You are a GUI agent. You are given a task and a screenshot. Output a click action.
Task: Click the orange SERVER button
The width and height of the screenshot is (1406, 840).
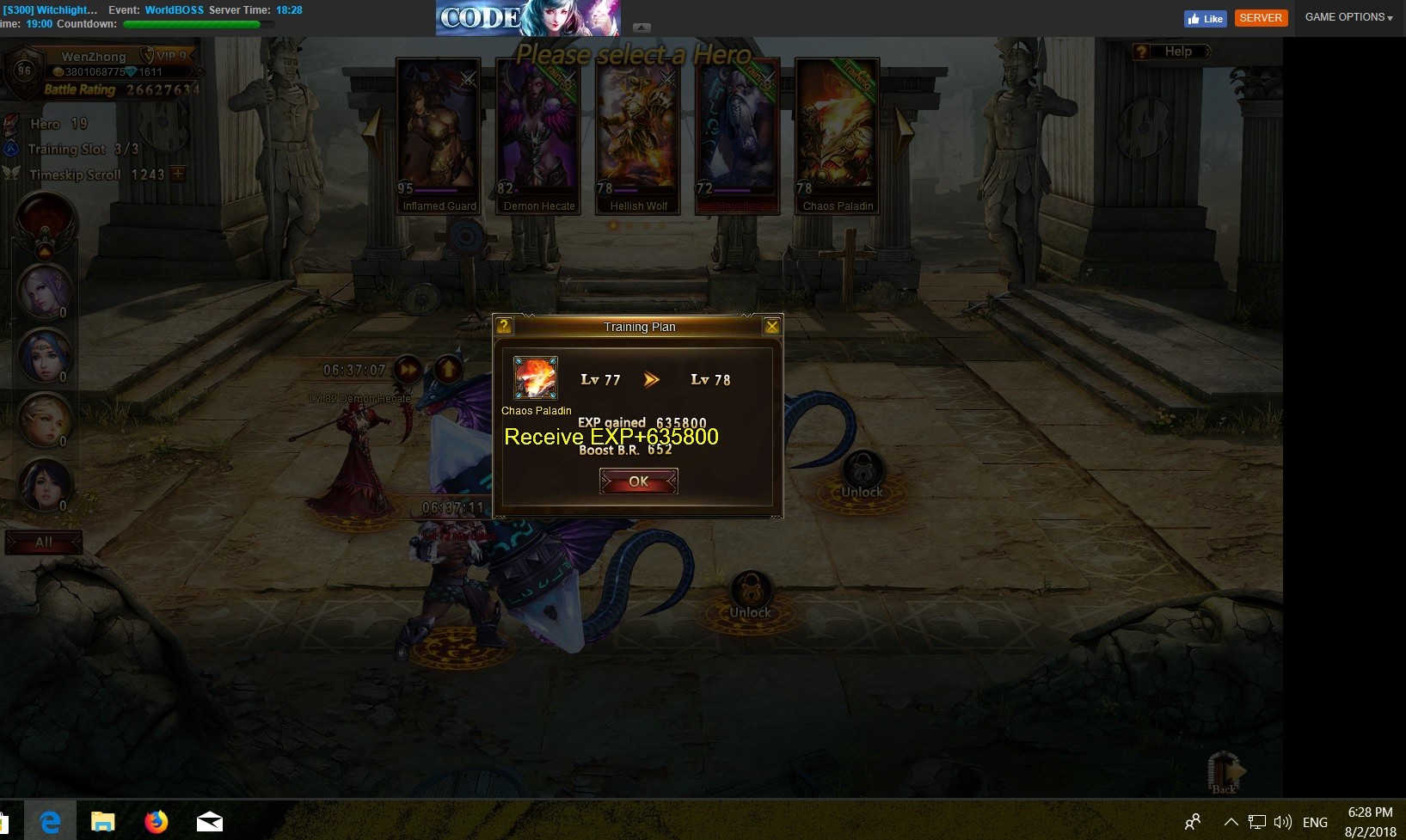(x=1261, y=18)
